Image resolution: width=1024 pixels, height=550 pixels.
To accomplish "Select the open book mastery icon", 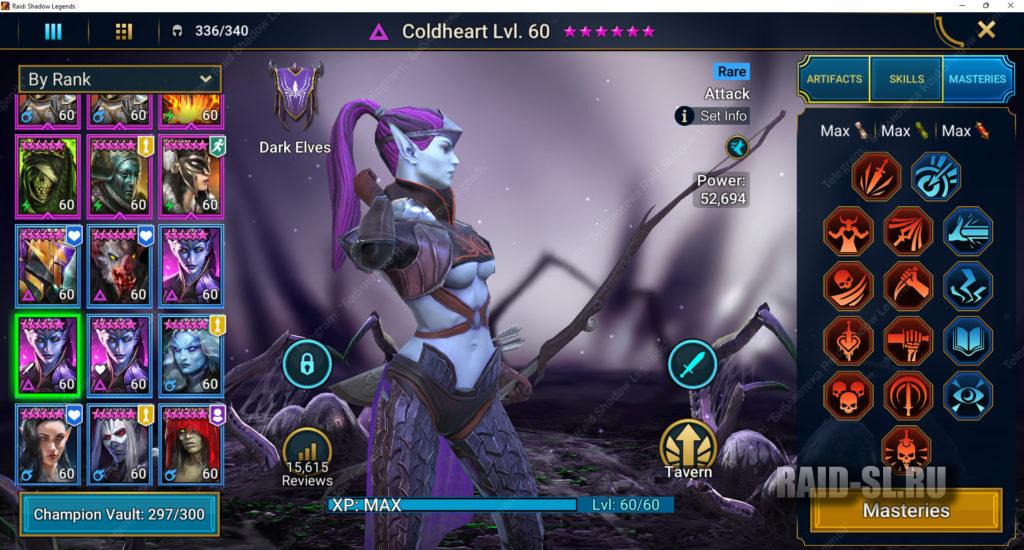I will tap(967, 340).
